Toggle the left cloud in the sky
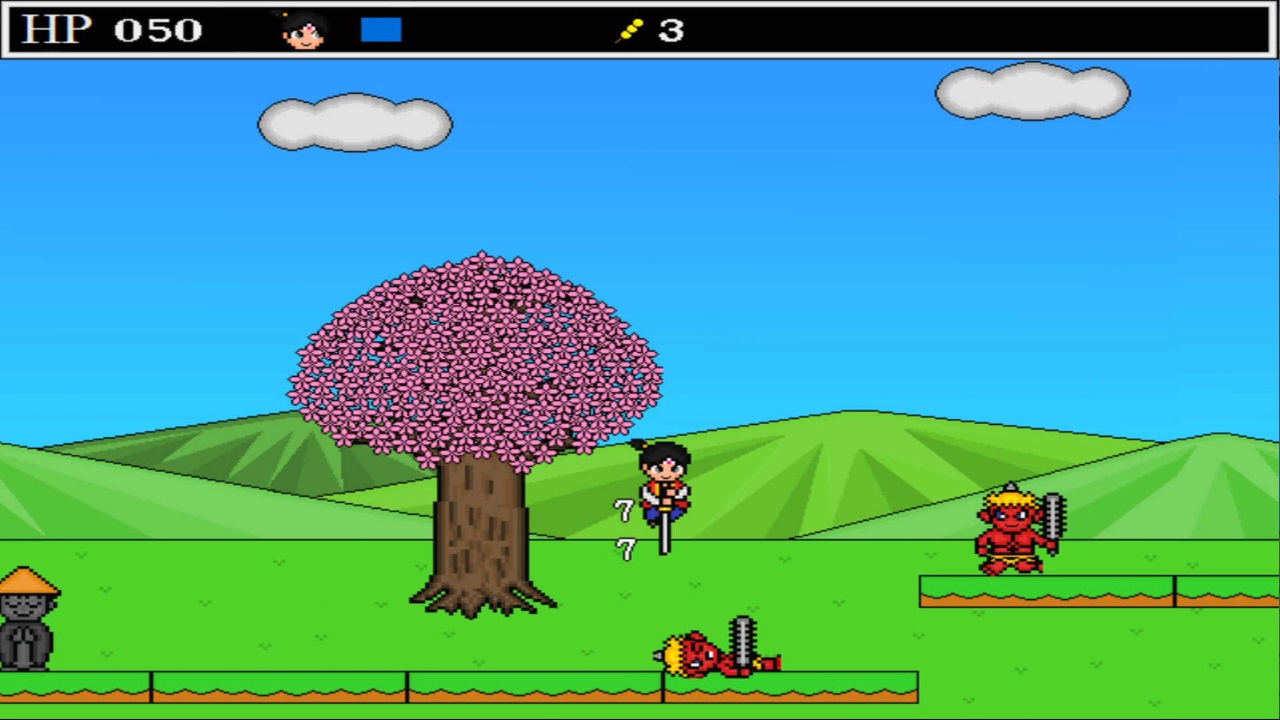This screenshot has height=720, width=1280. (355, 122)
